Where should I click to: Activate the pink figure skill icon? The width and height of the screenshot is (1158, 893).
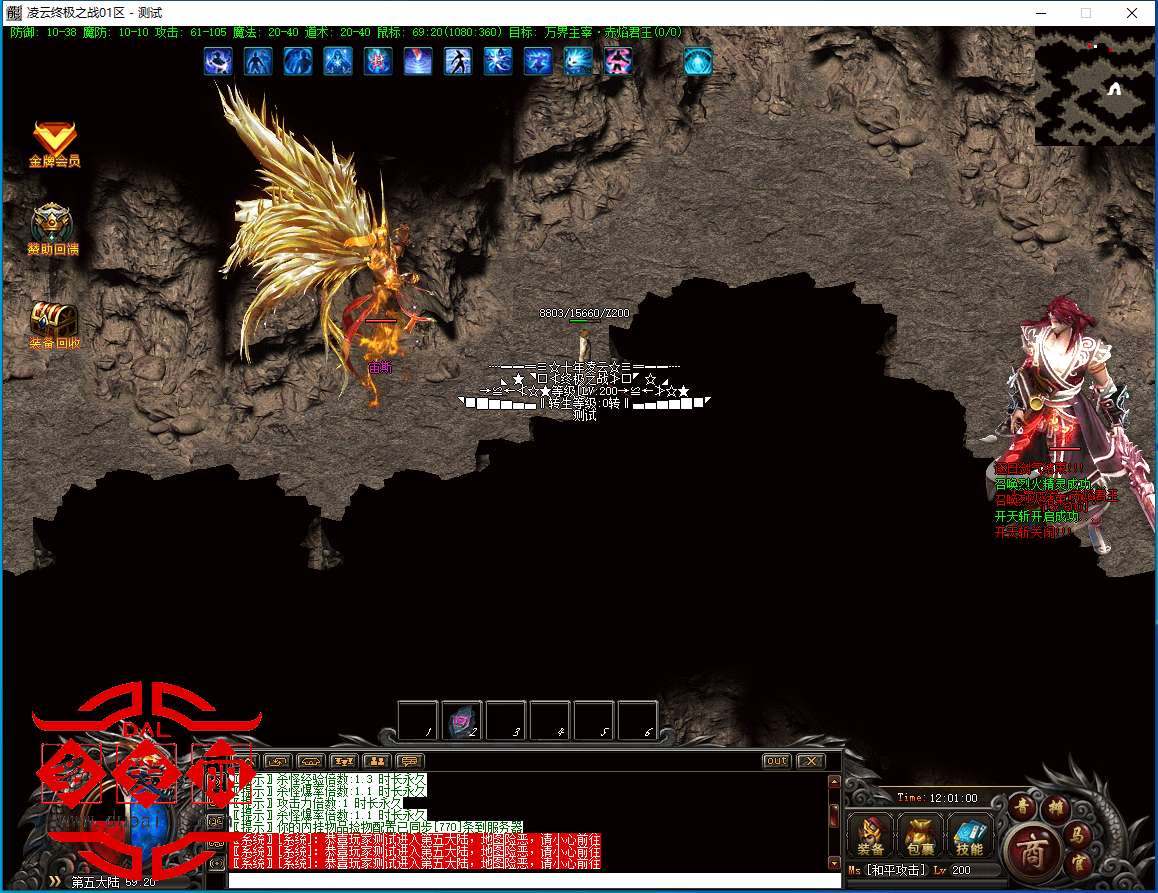click(618, 61)
